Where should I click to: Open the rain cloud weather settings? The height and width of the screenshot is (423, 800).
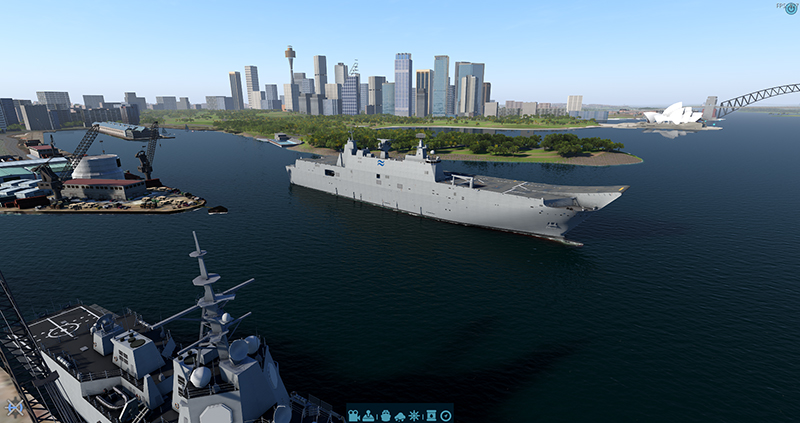(400, 416)
